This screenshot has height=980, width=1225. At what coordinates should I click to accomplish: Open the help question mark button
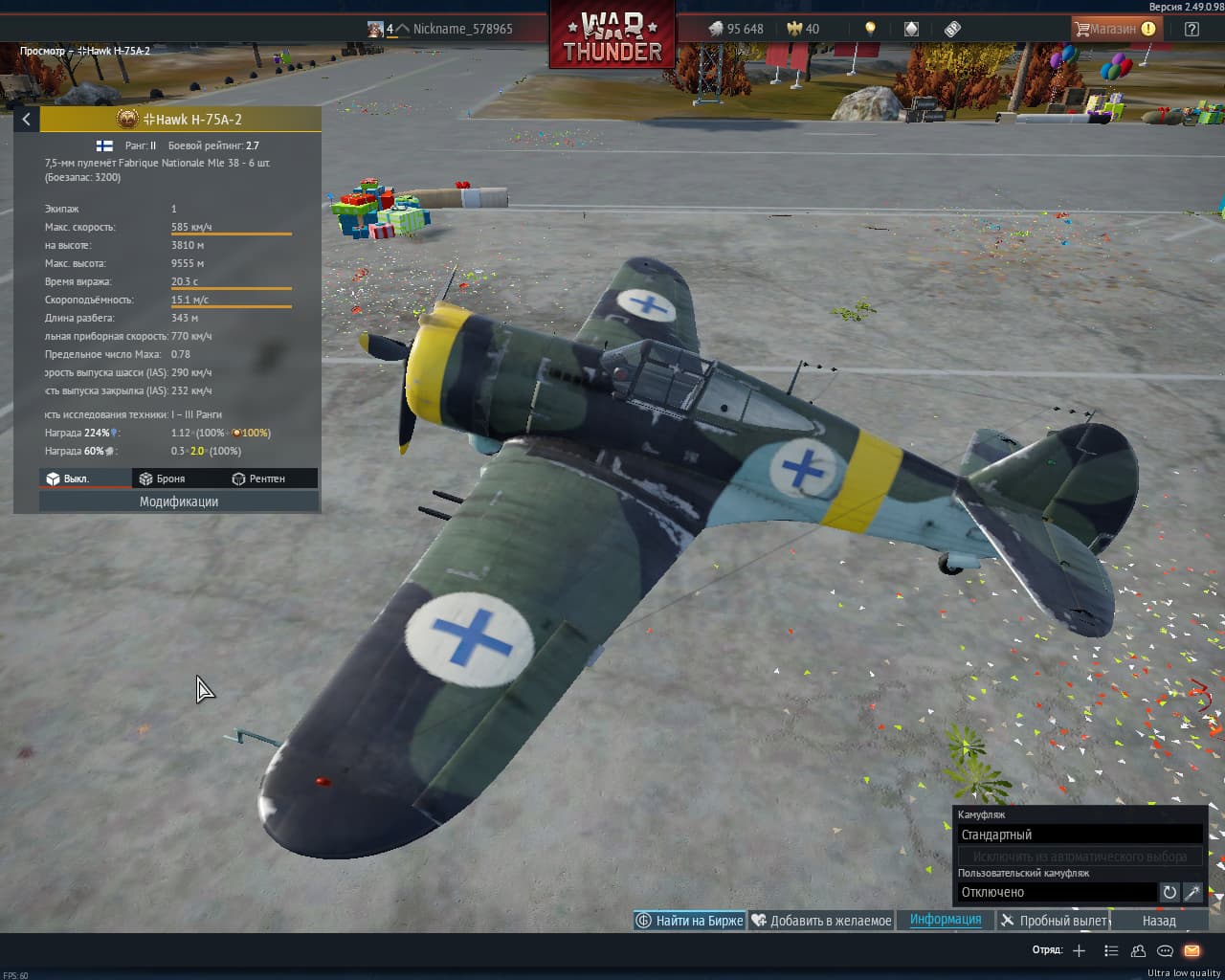(1192, 29)
